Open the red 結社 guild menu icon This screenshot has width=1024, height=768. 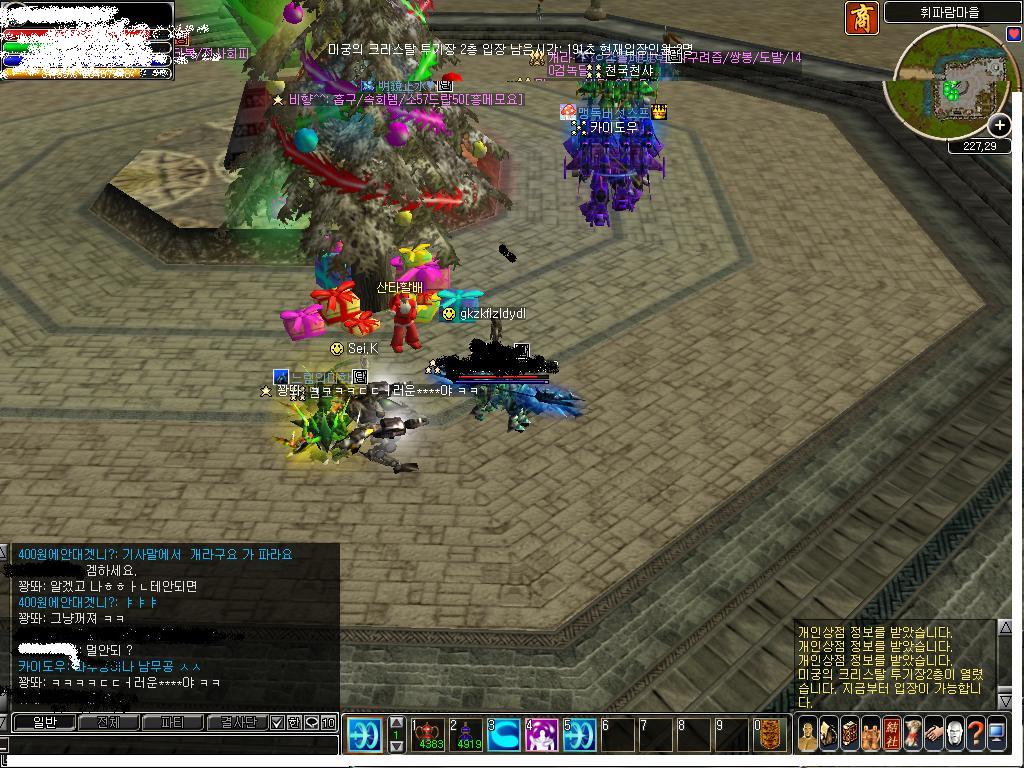892,734
